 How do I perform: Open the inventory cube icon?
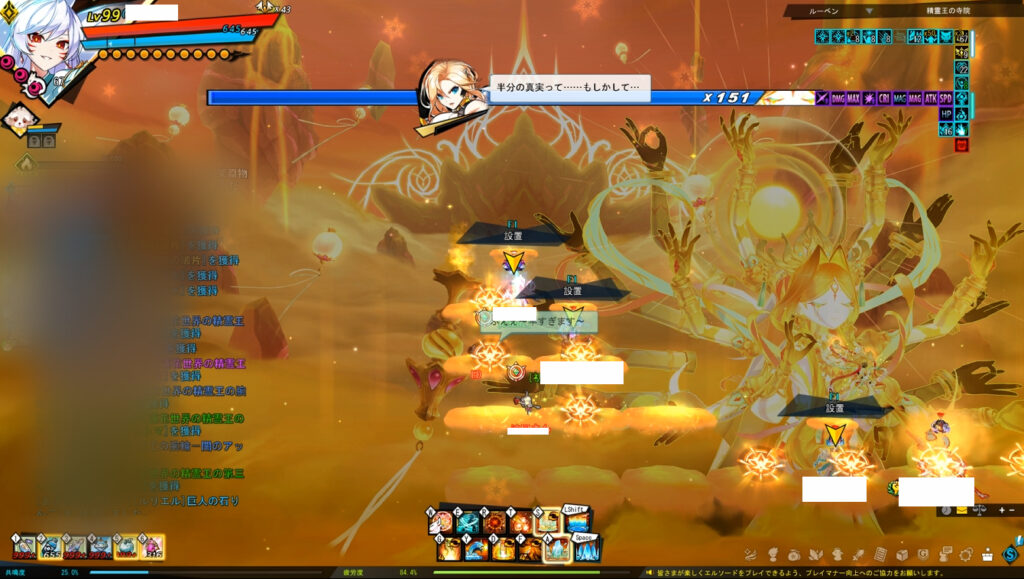click(x=902, y=554)
